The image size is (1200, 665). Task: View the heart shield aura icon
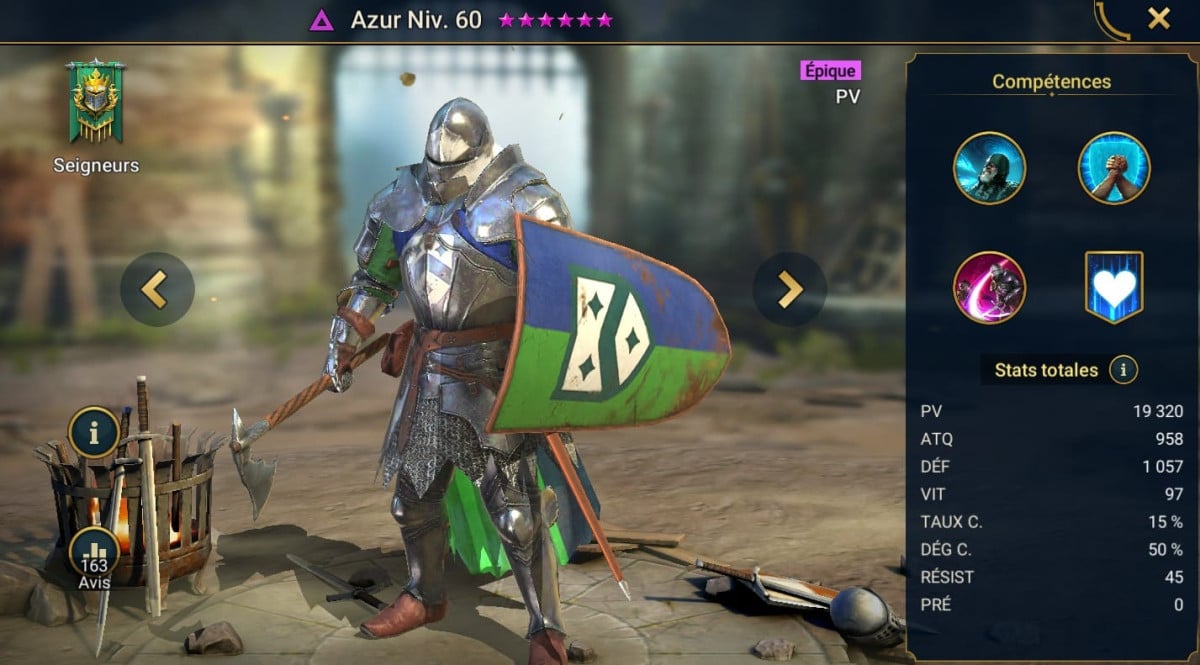point(1114,288)
